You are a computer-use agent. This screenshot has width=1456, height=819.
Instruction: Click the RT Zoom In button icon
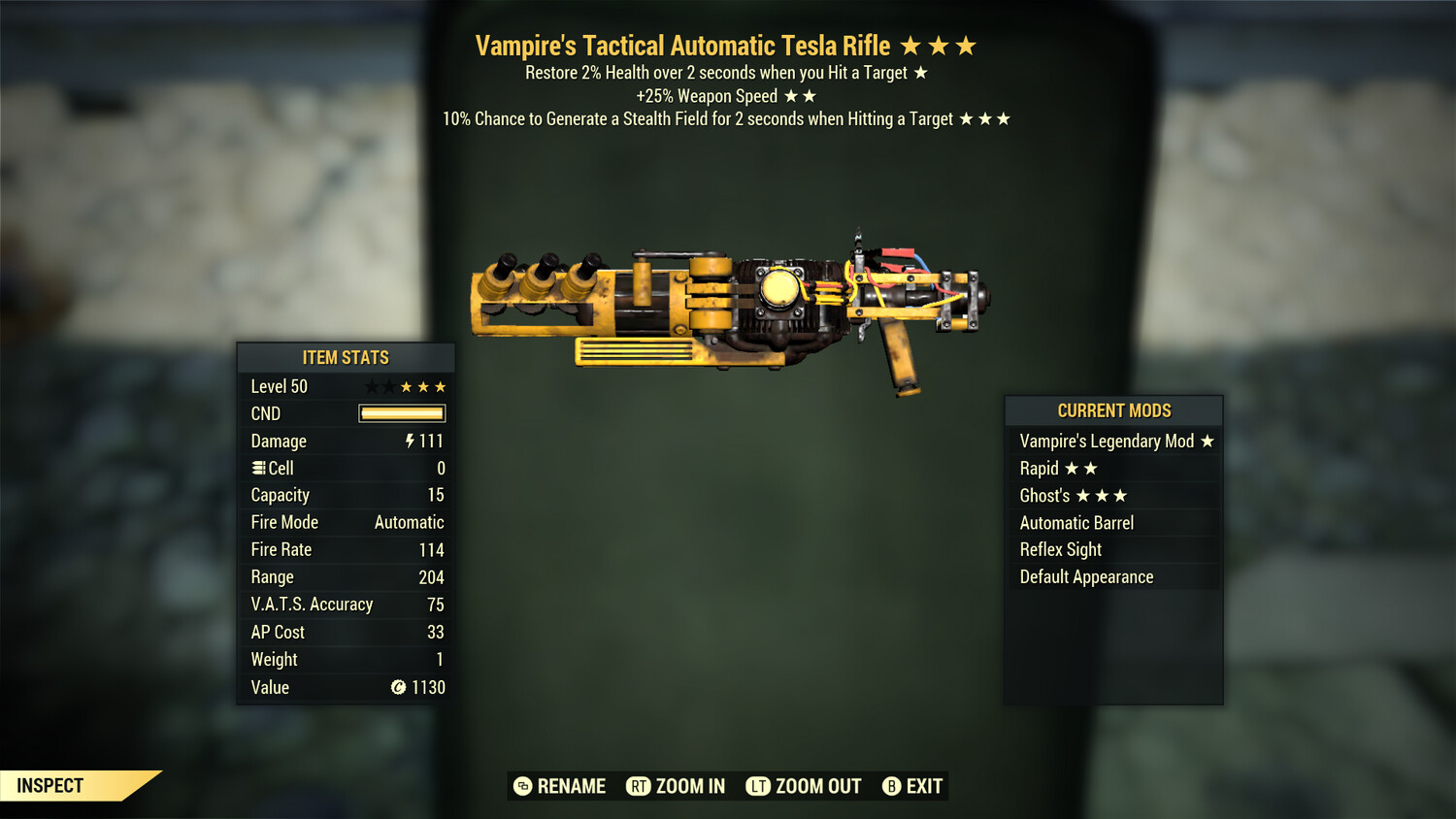tap(640, 786)
